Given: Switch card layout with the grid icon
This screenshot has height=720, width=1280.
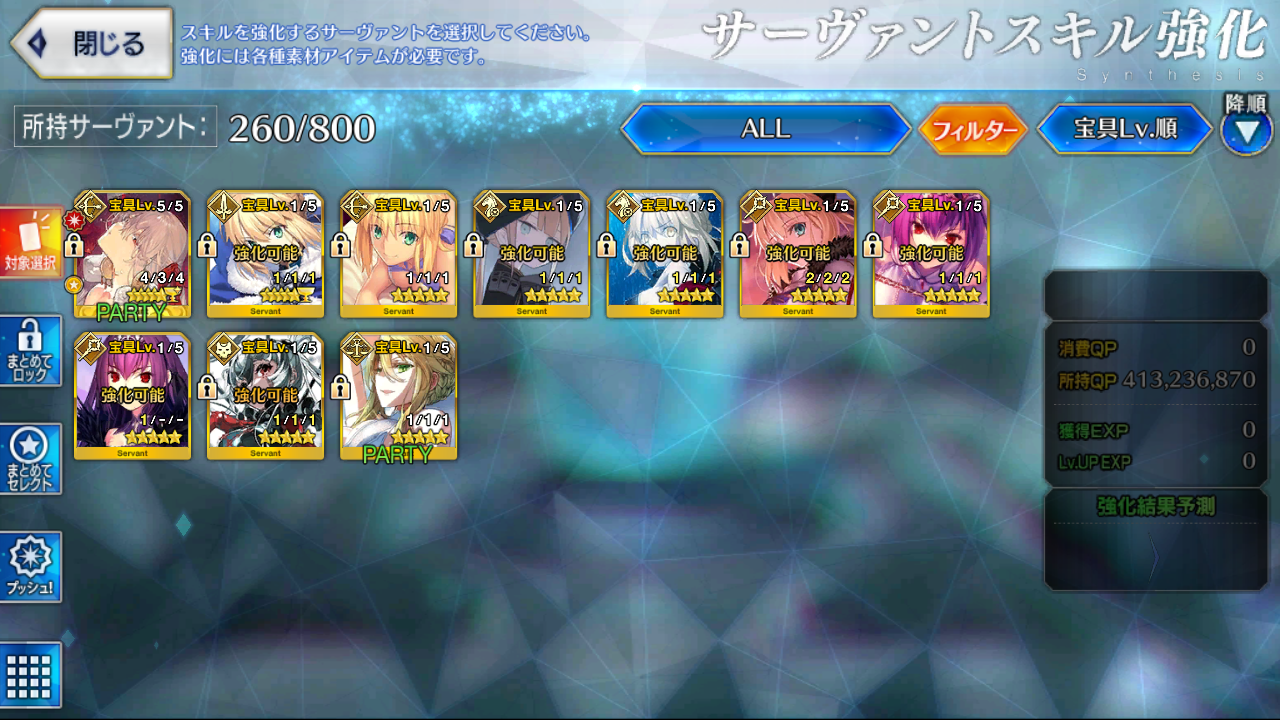Looking at the screenshot, I should pos(31,675).
